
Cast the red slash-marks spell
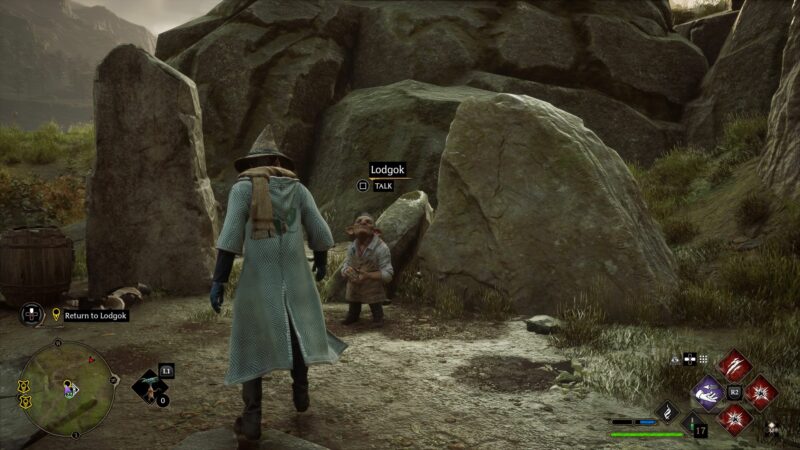pos(734,364)
